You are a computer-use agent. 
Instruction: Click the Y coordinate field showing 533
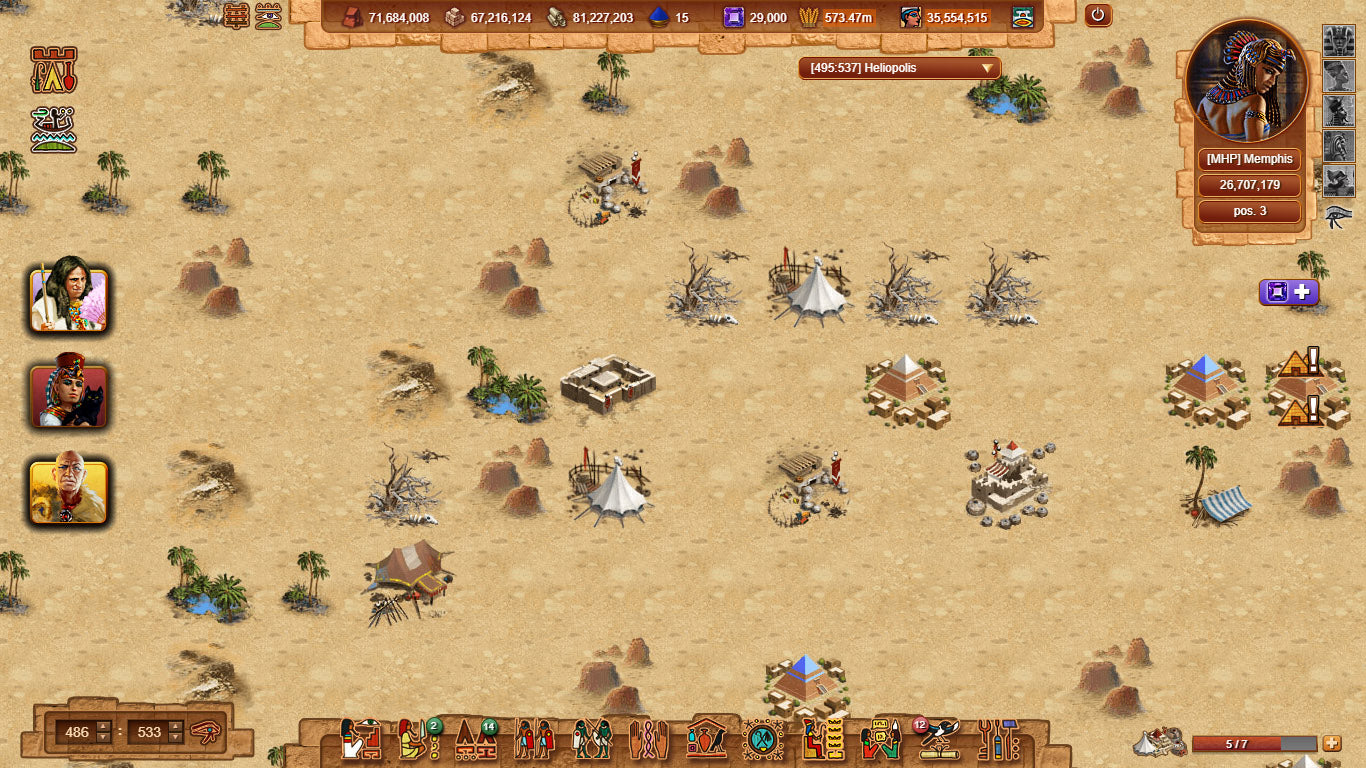(149, 732)
